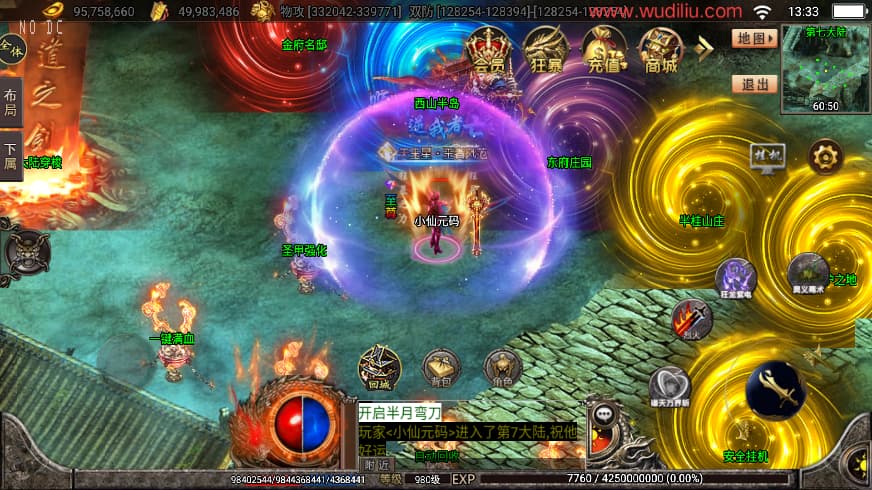Toggle the 挂机 auto-battle monitor icon
The width and height of the screenshot is (872, 490).
click(x=768, y=157)
